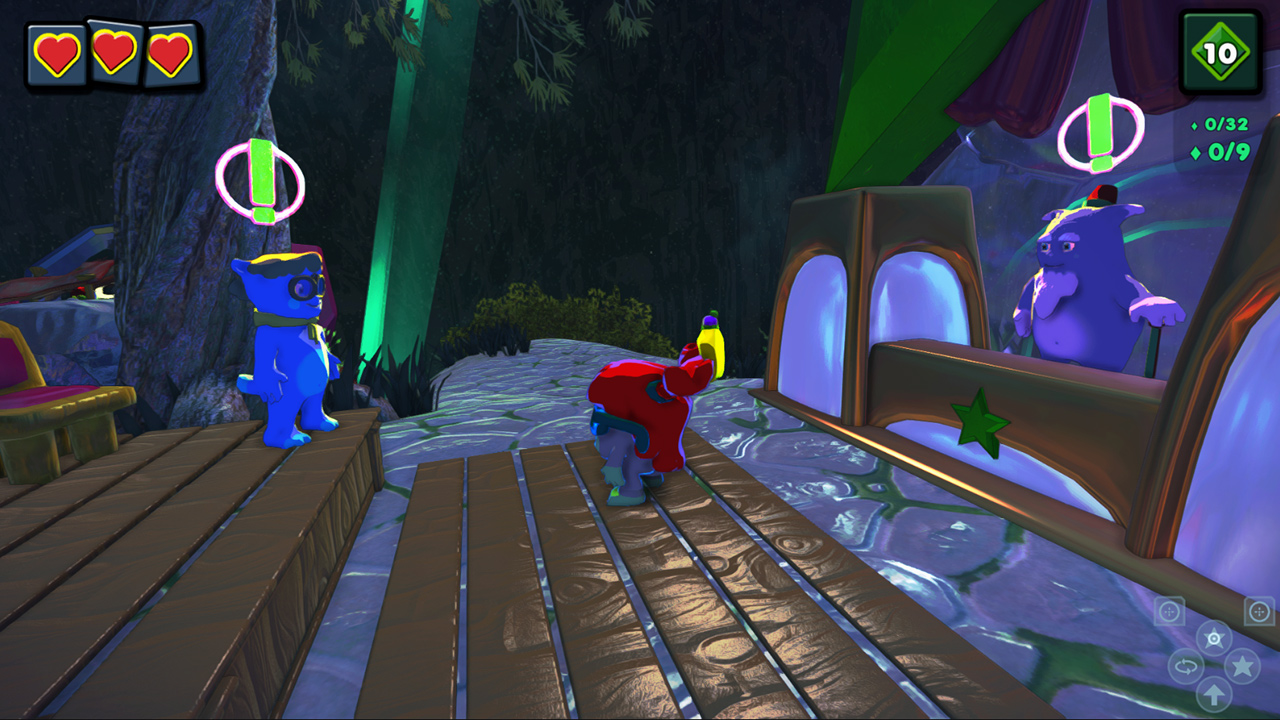Screen dimensions: 1280x720
Task: Select the camera star icon
Action: (1212, 637)
